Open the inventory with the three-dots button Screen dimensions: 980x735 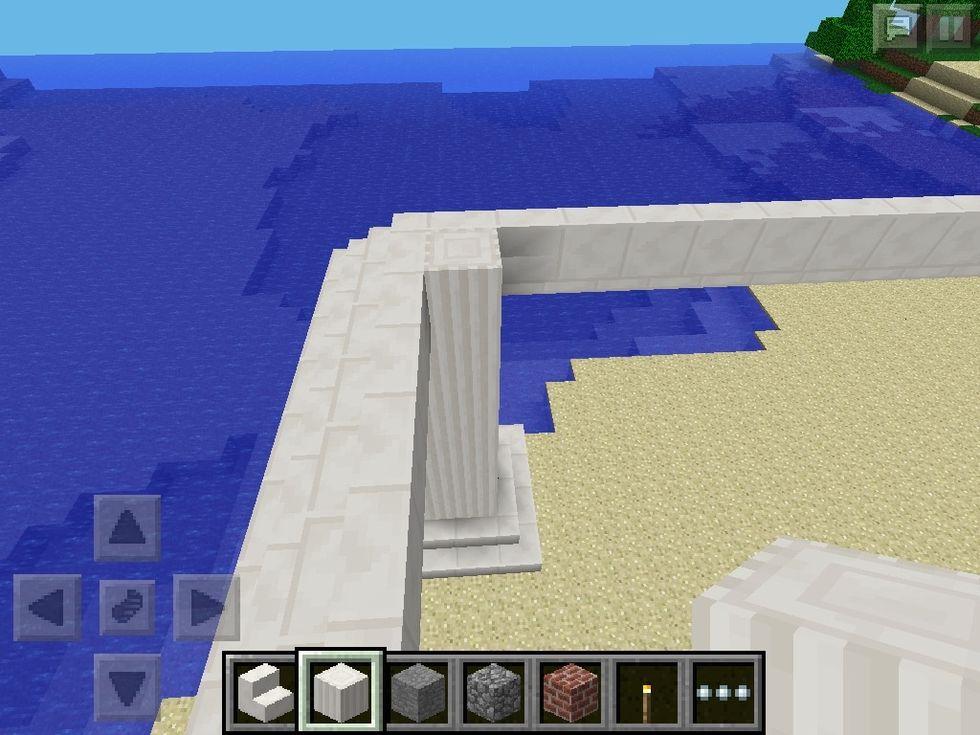(x=726, y=691)
